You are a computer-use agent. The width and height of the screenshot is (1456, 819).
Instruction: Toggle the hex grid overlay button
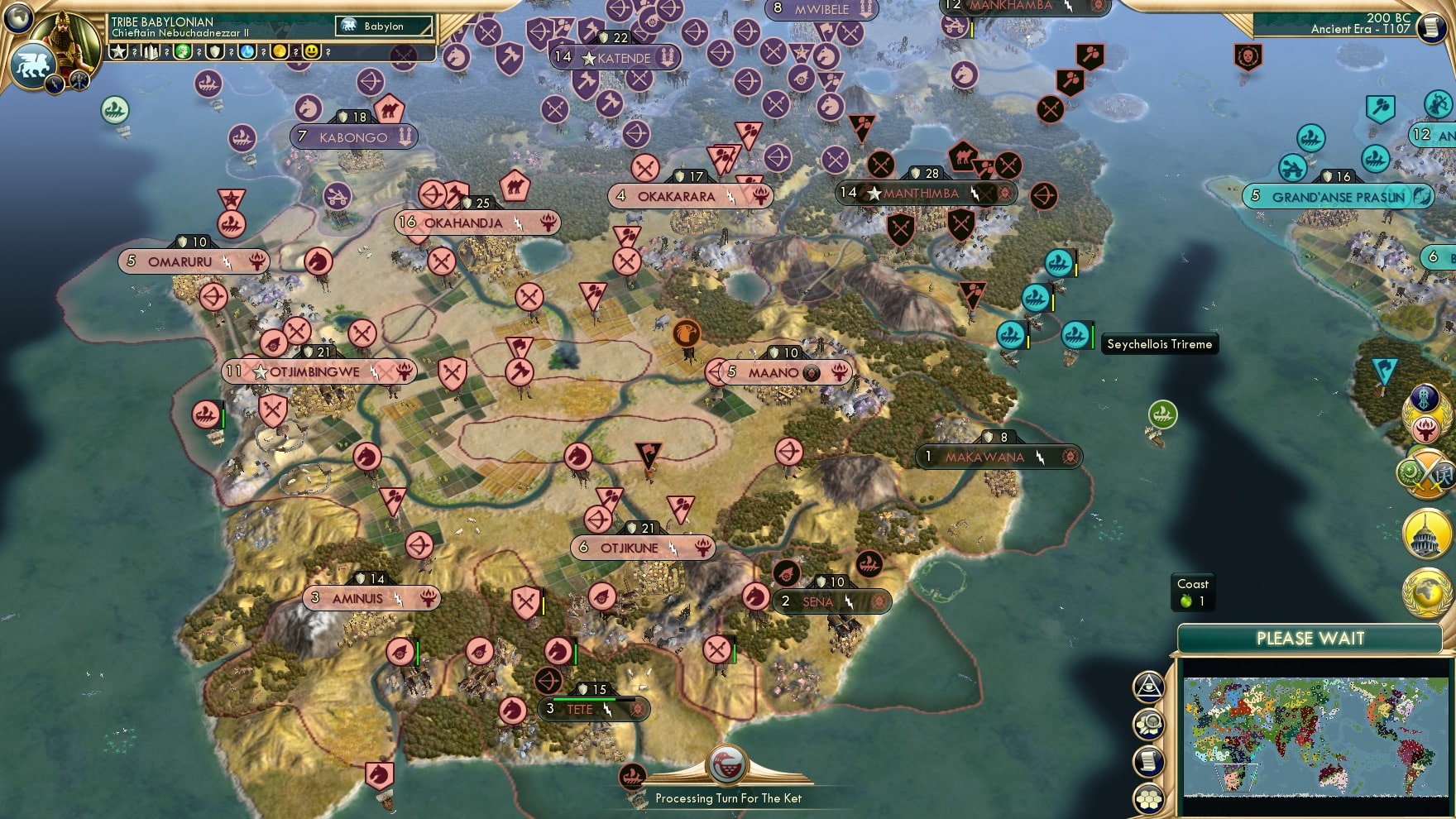[1149, 797]
